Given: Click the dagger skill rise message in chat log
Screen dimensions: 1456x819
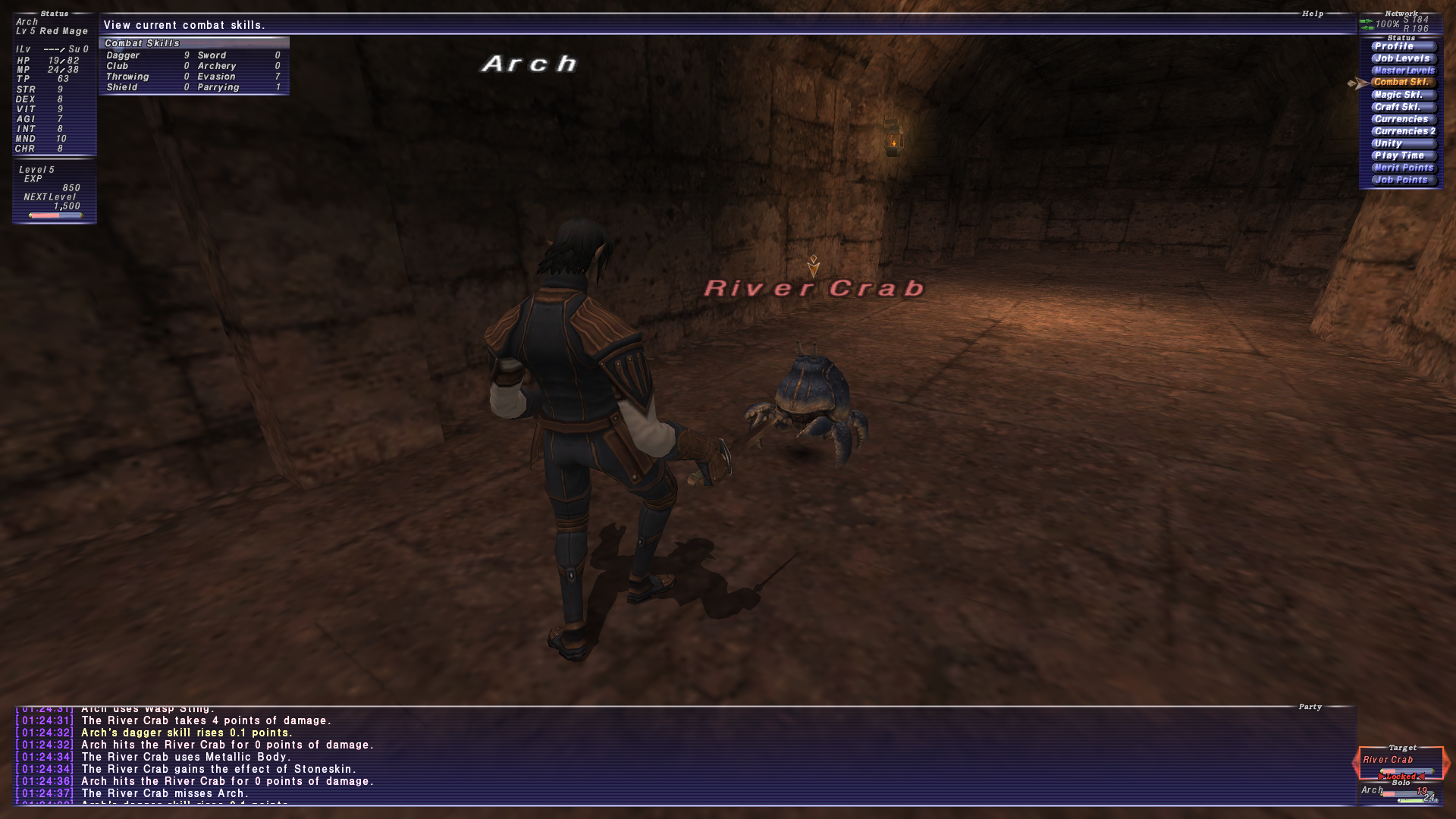Looking at the screenshot, I should click(187, 733).
